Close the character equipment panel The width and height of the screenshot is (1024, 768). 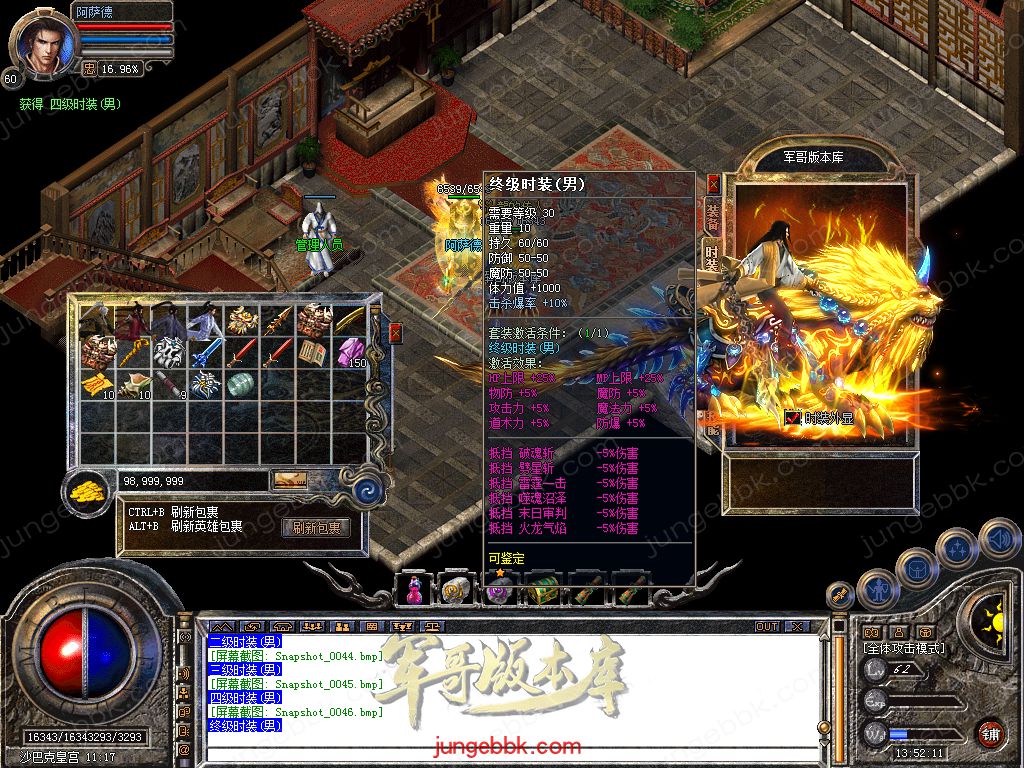click(713, 184)
